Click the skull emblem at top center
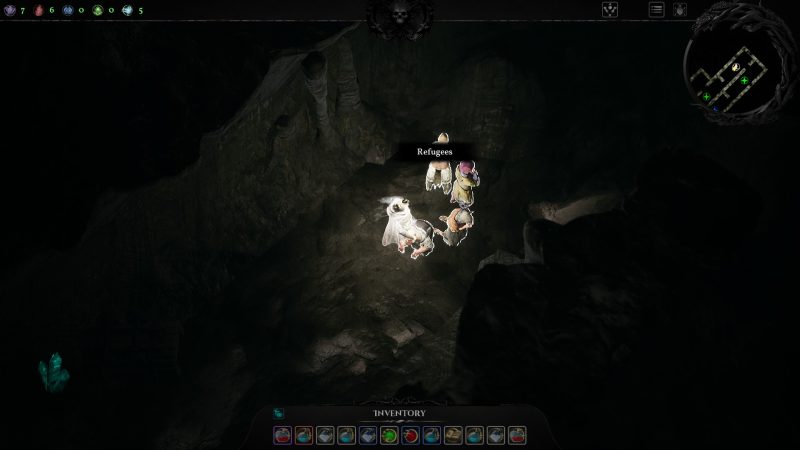 400,16
